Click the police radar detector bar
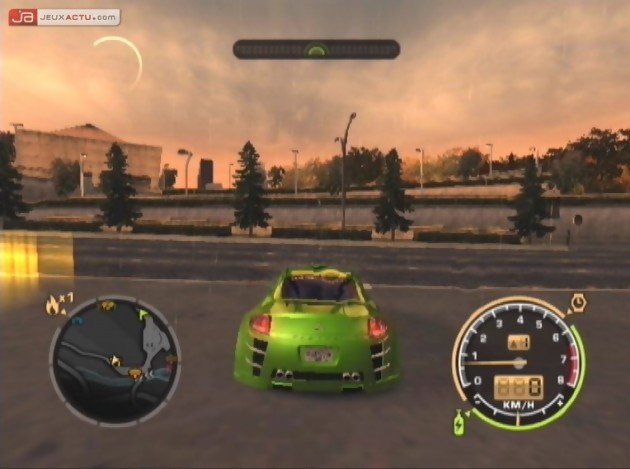Image resolution: width=630 pixels, height=469 pixels. point(316,49)
